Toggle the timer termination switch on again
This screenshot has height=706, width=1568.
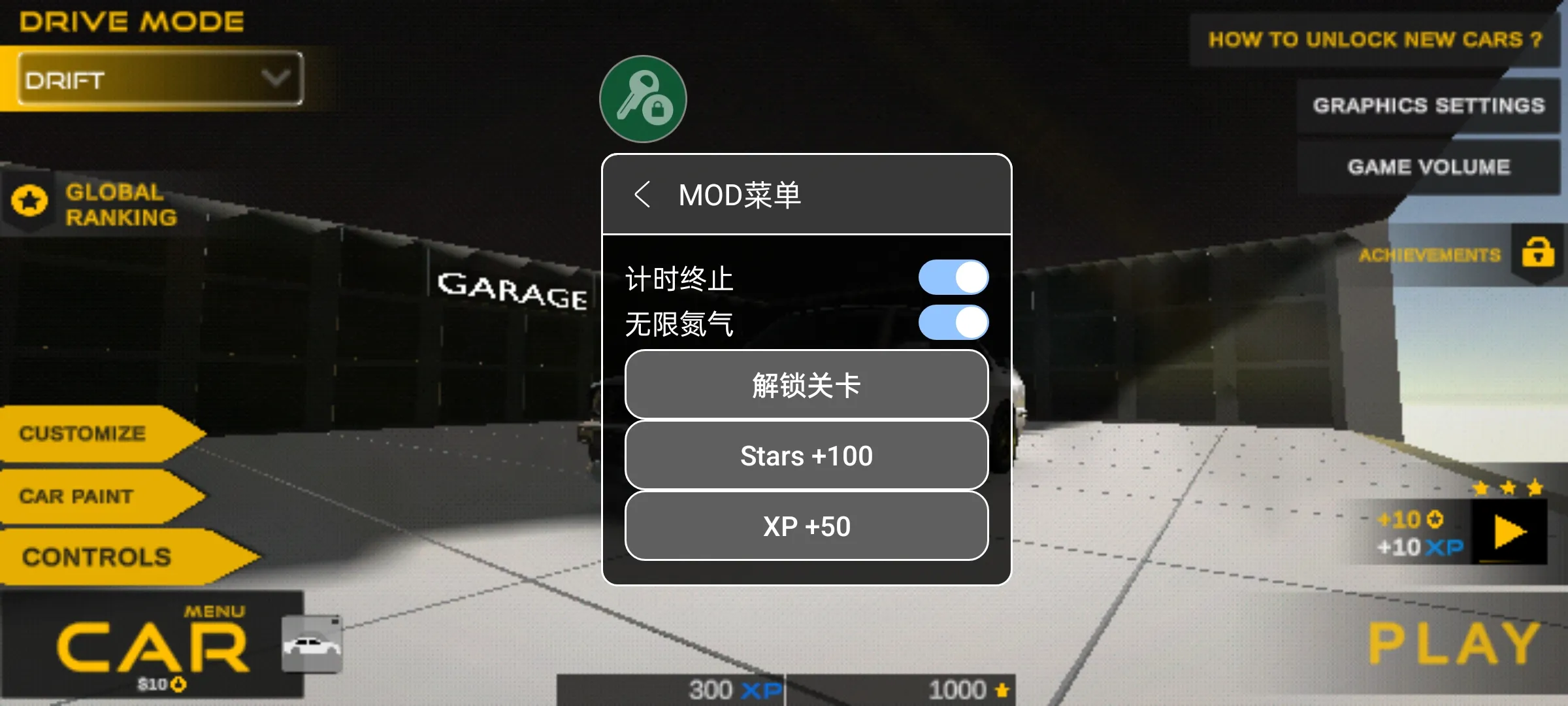(954, 277)
